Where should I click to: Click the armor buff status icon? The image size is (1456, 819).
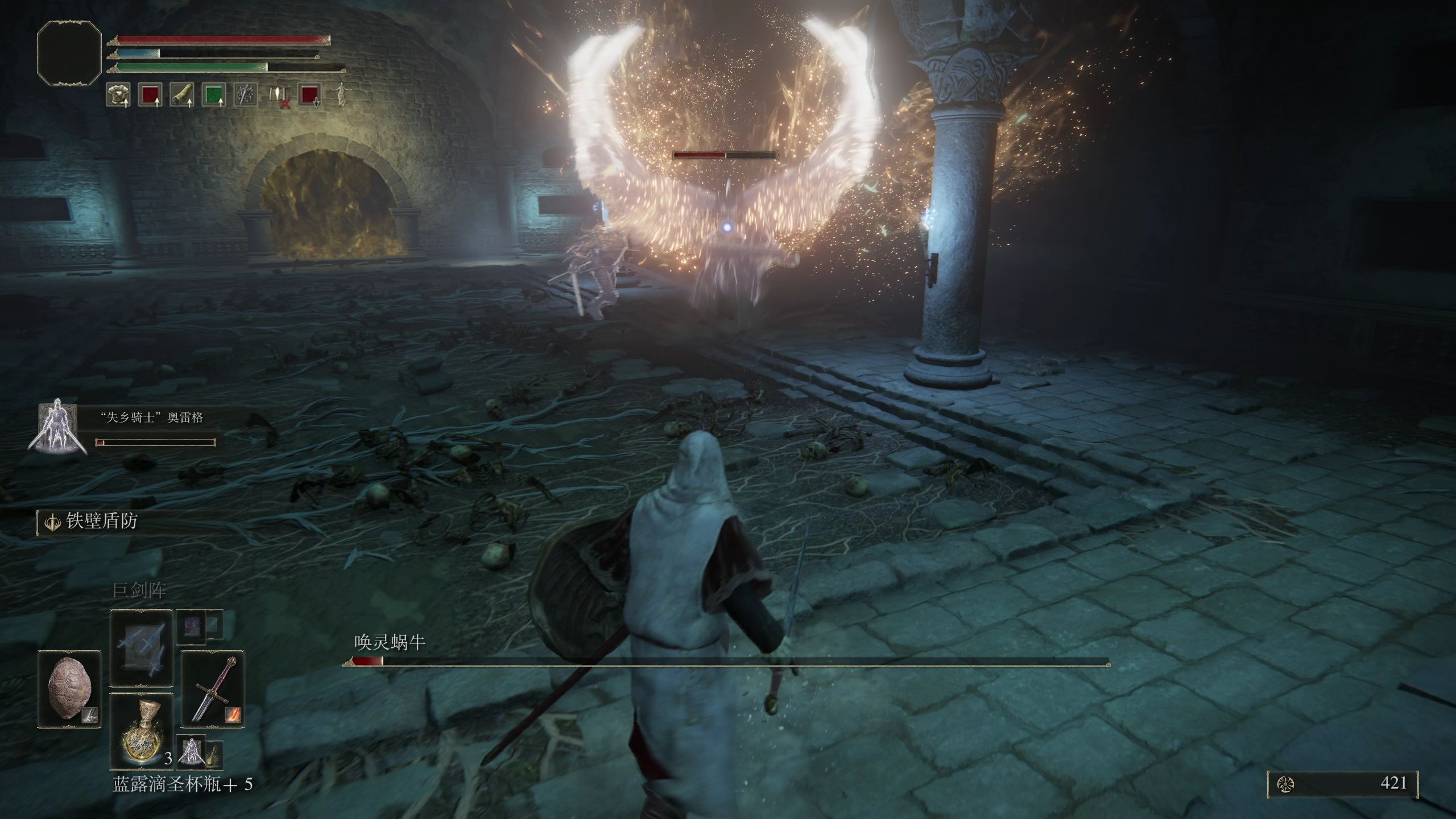click(x=118, y=95)
